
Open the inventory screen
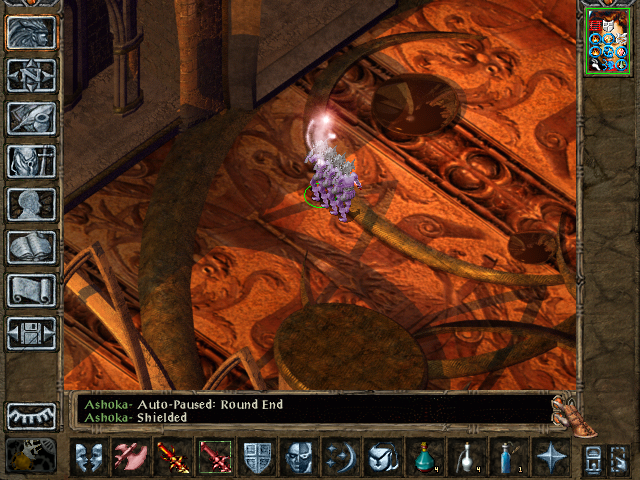31,161
